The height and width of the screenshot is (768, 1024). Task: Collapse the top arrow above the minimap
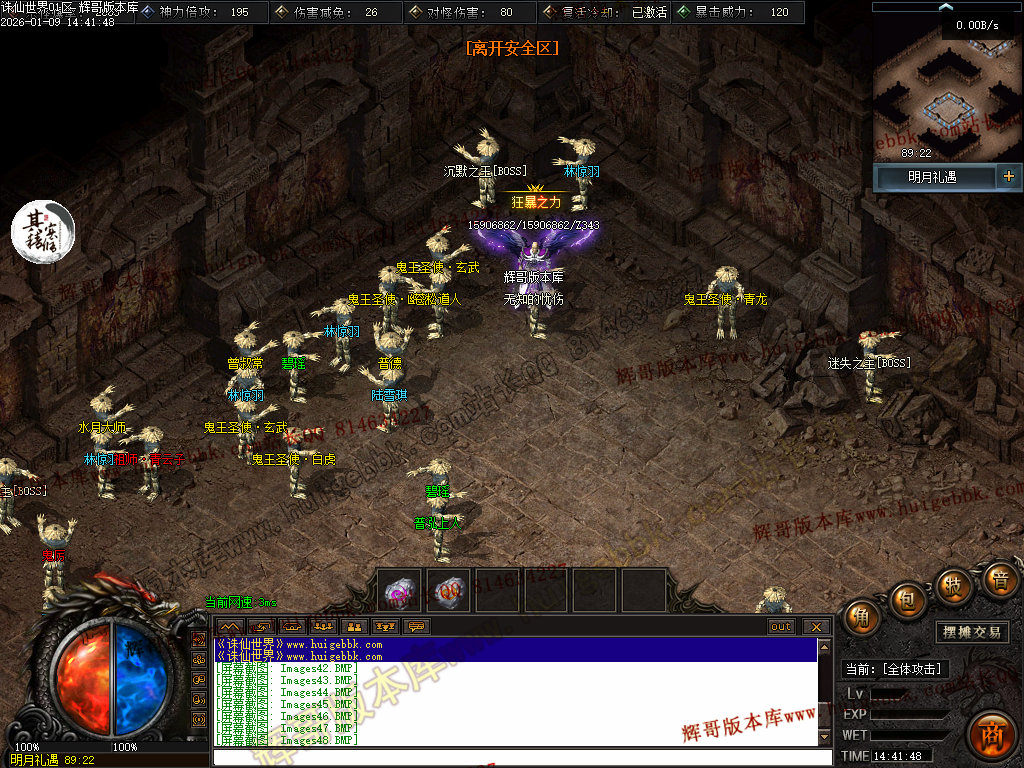coord(945,7)
